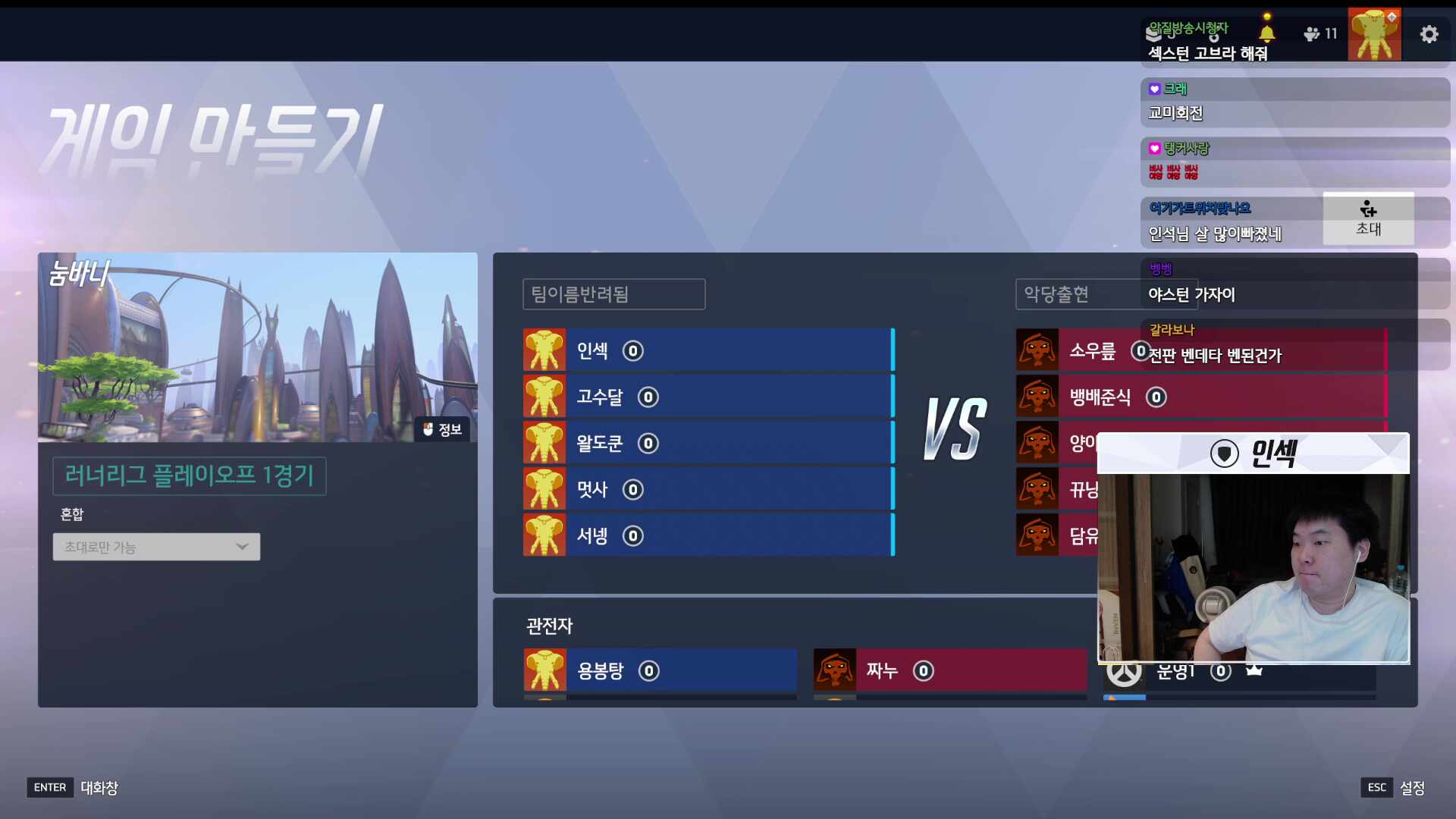Viewport: 1456px width, 819px height.
Task: Click the shield icon on the 인섹 webcam overlay
Action: click(x=1223, y=453)
